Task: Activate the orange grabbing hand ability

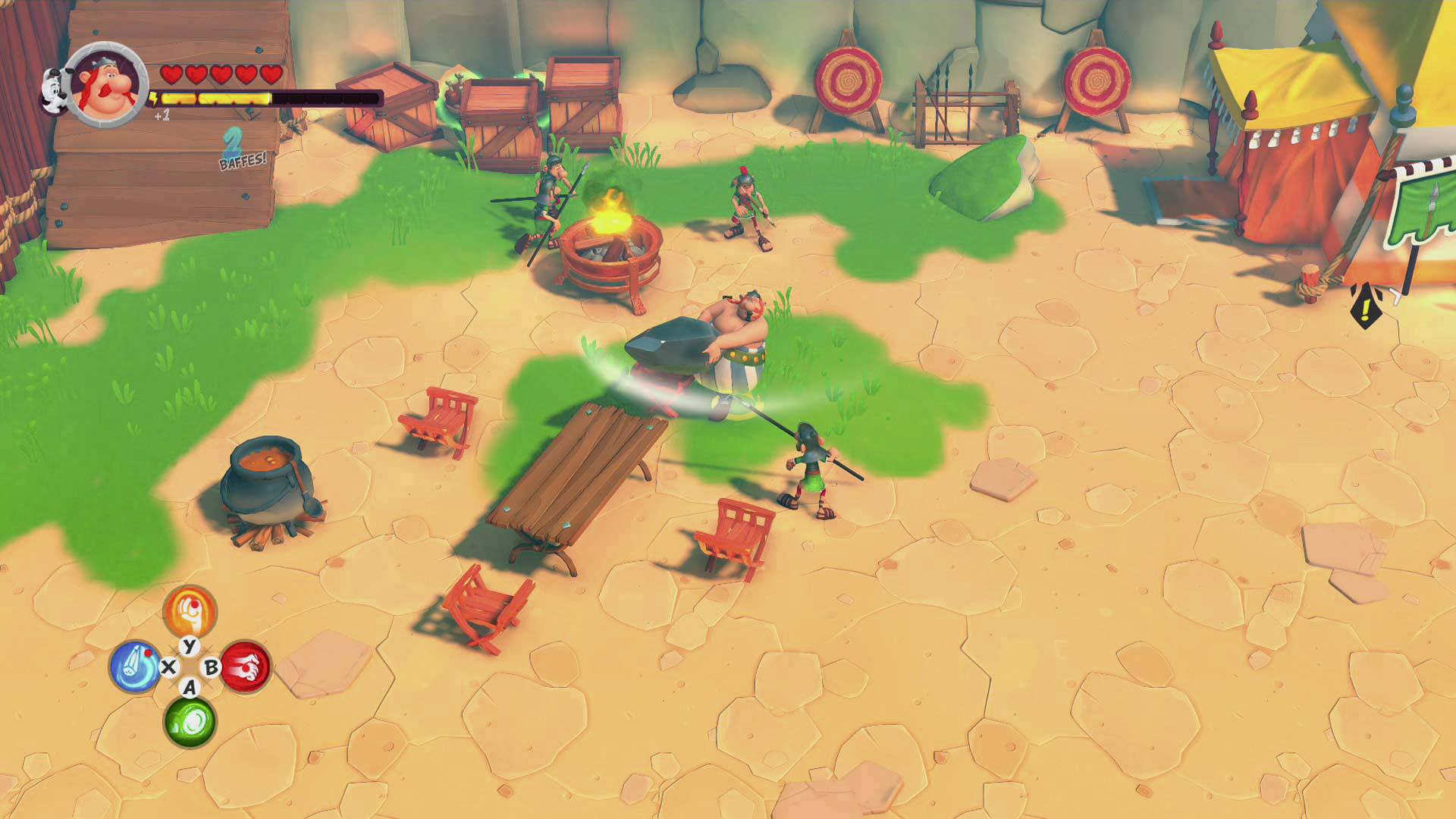Action: [190, 611]
